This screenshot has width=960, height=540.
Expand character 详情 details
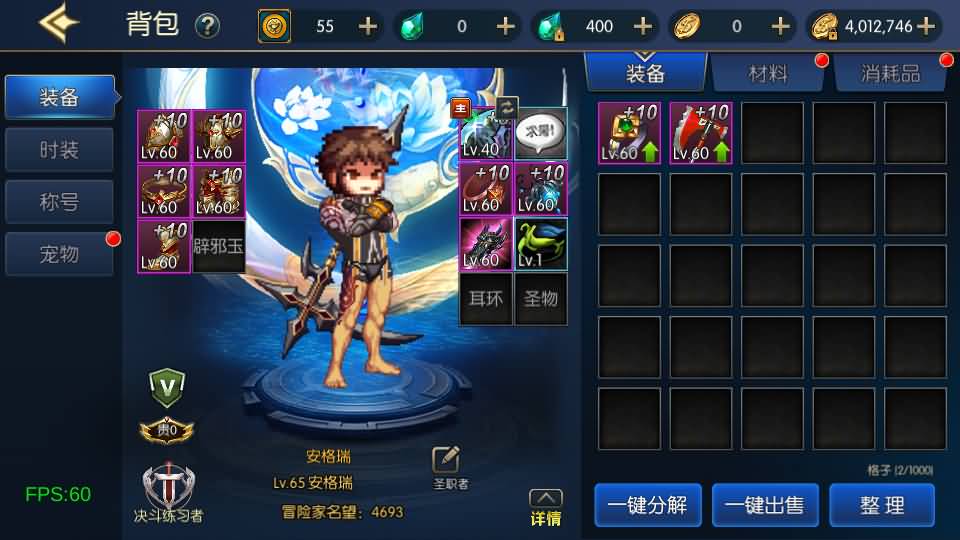(x=545, y=508)
